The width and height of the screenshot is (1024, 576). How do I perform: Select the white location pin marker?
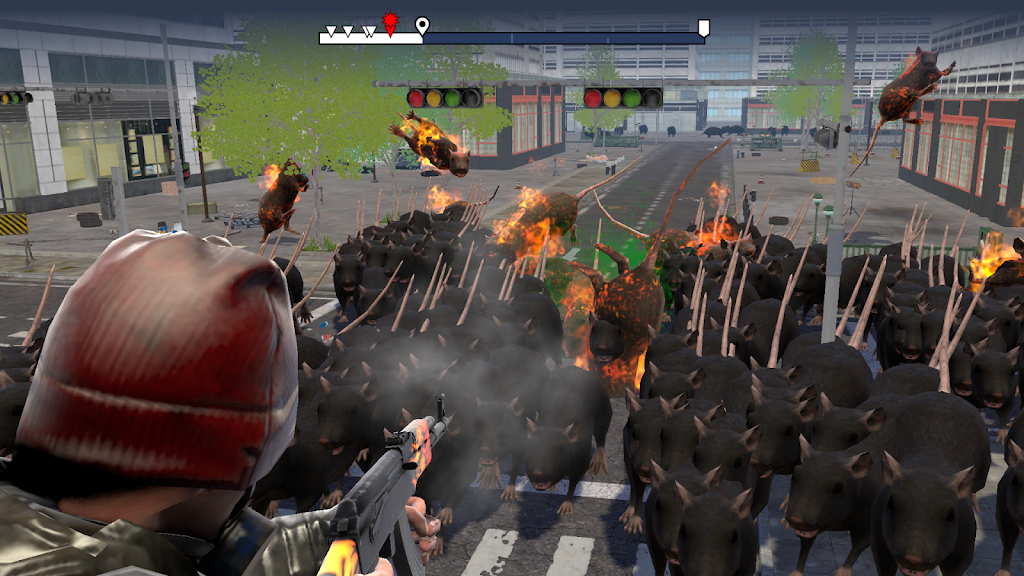pos(422,25)
